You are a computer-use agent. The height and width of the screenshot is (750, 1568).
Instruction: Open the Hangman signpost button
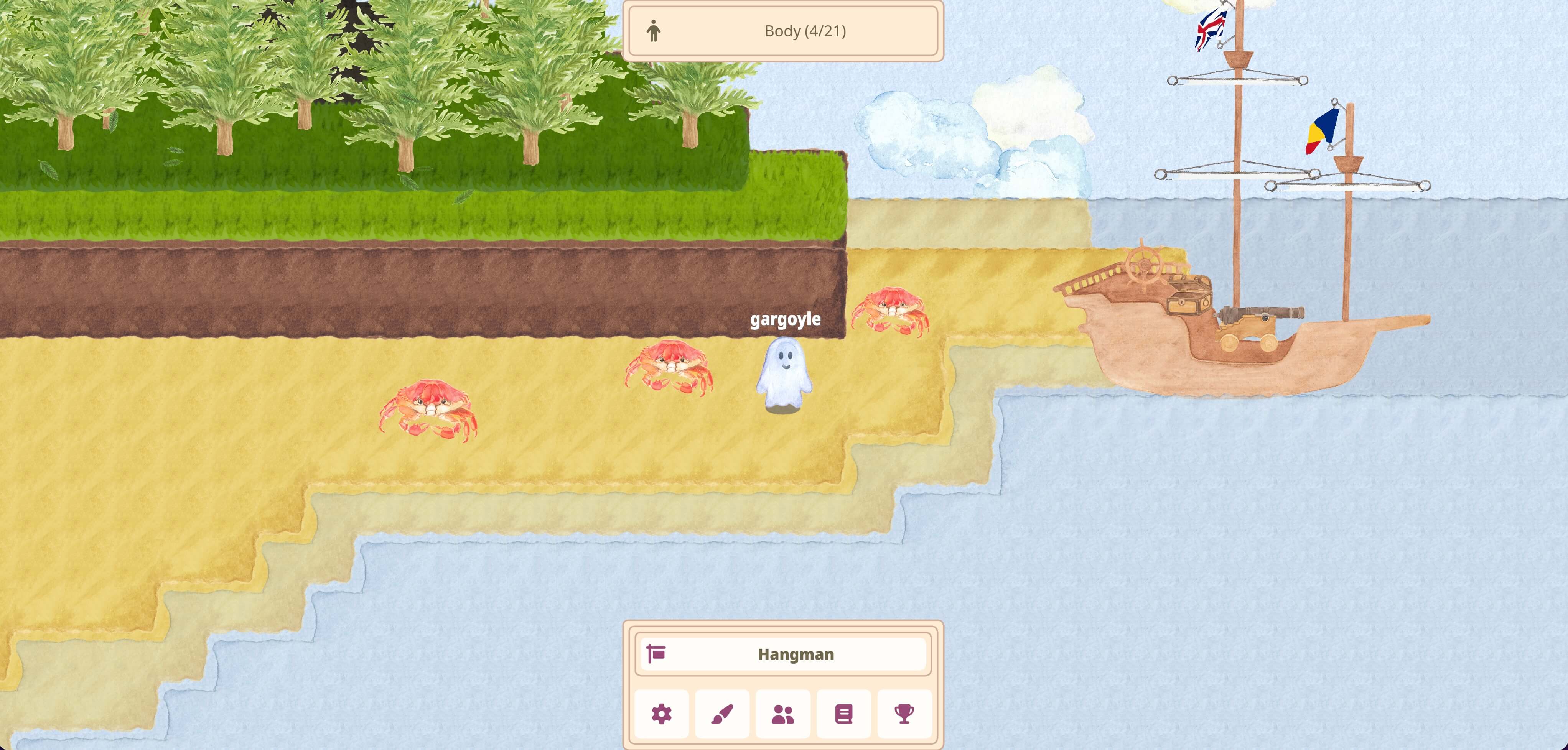783,655
